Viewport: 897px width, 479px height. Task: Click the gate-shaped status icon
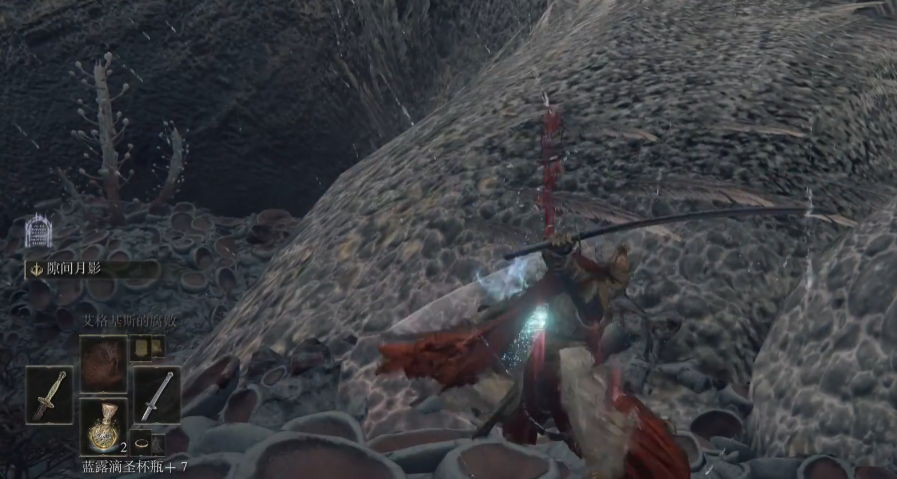tap(38, 231)
